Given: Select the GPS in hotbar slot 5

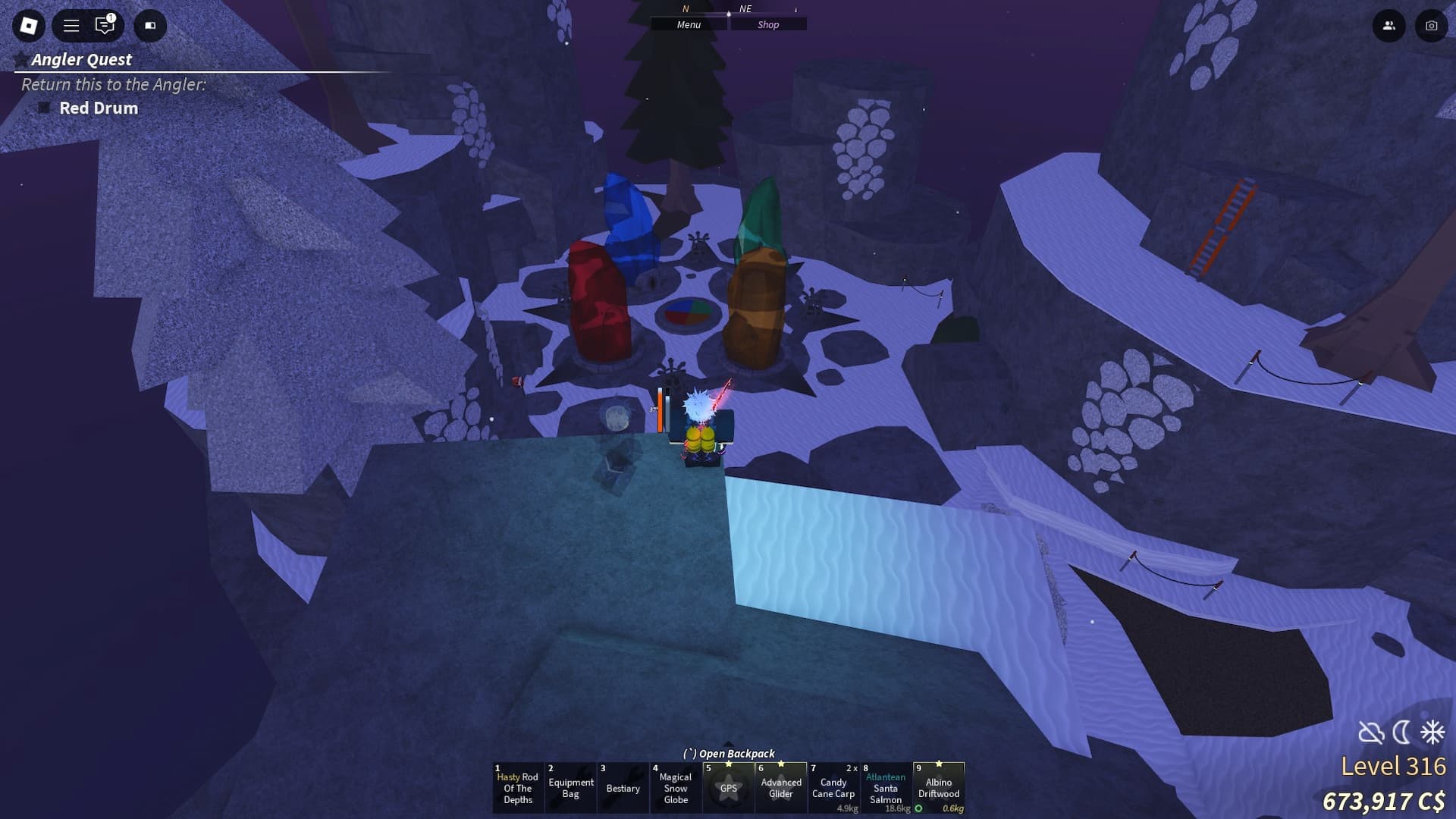Looking at the screenshot, I should tap(729, 788).
